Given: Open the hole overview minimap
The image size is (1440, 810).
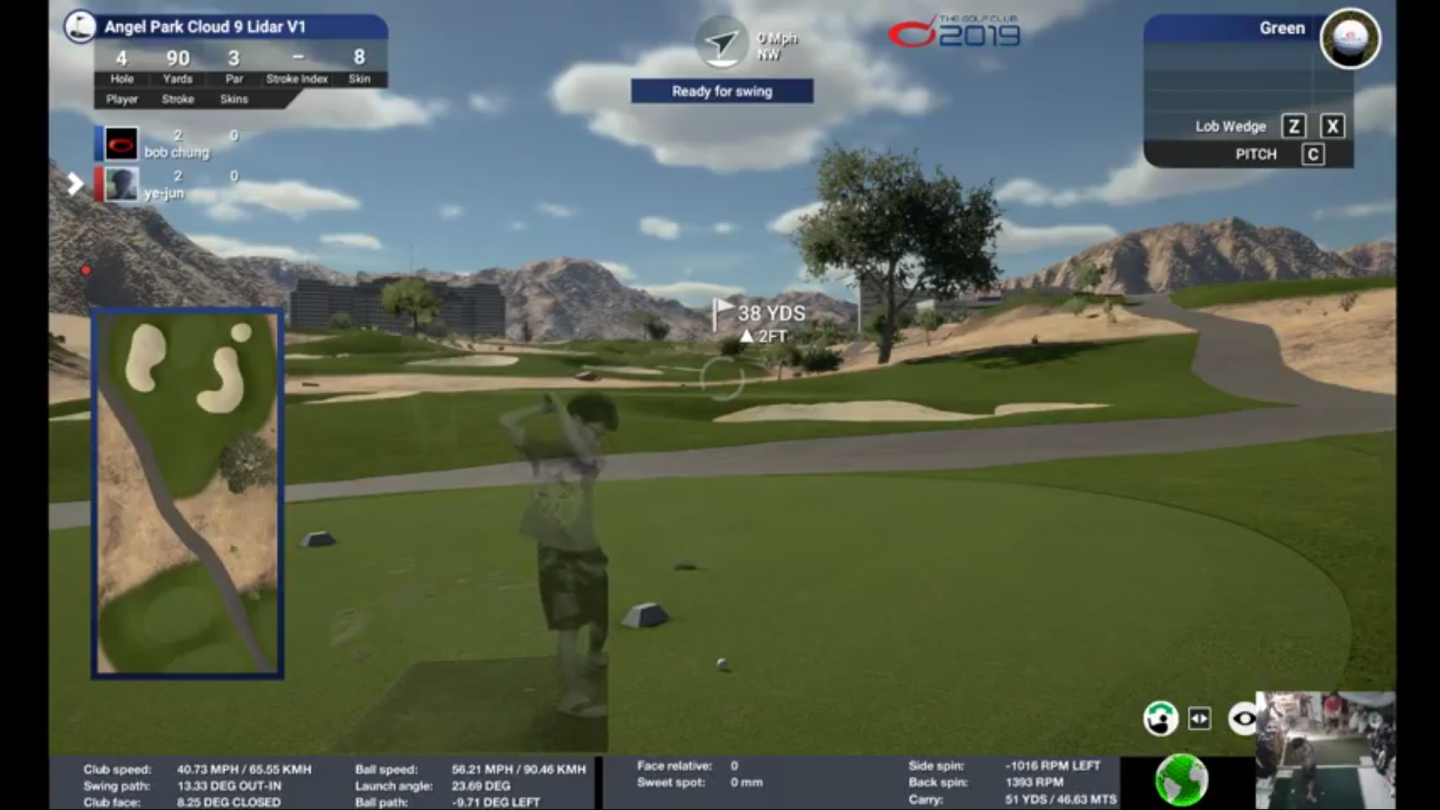Looking at the screenshot, I should click(187, 492).
